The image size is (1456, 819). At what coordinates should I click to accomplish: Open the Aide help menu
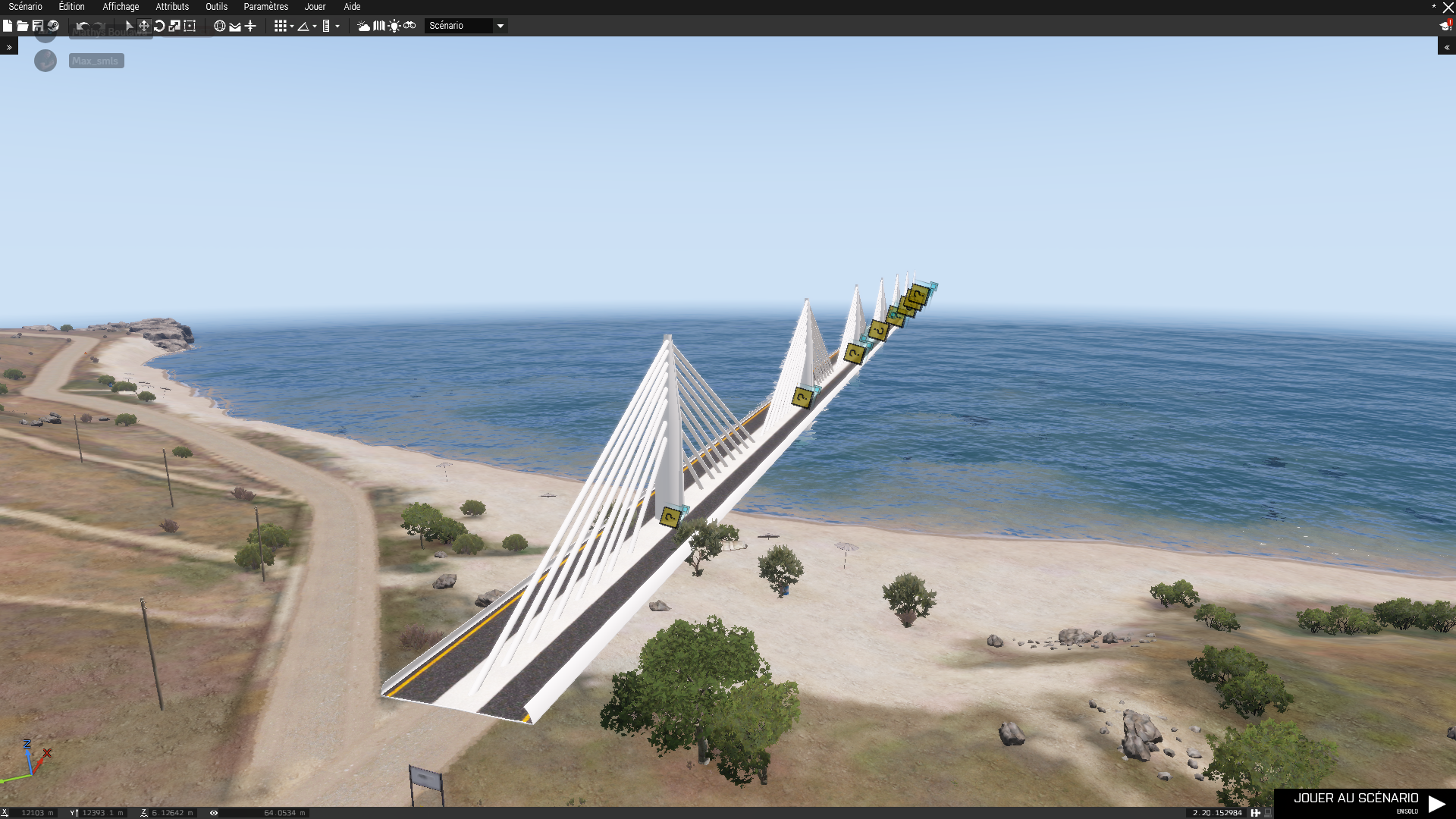352,7
